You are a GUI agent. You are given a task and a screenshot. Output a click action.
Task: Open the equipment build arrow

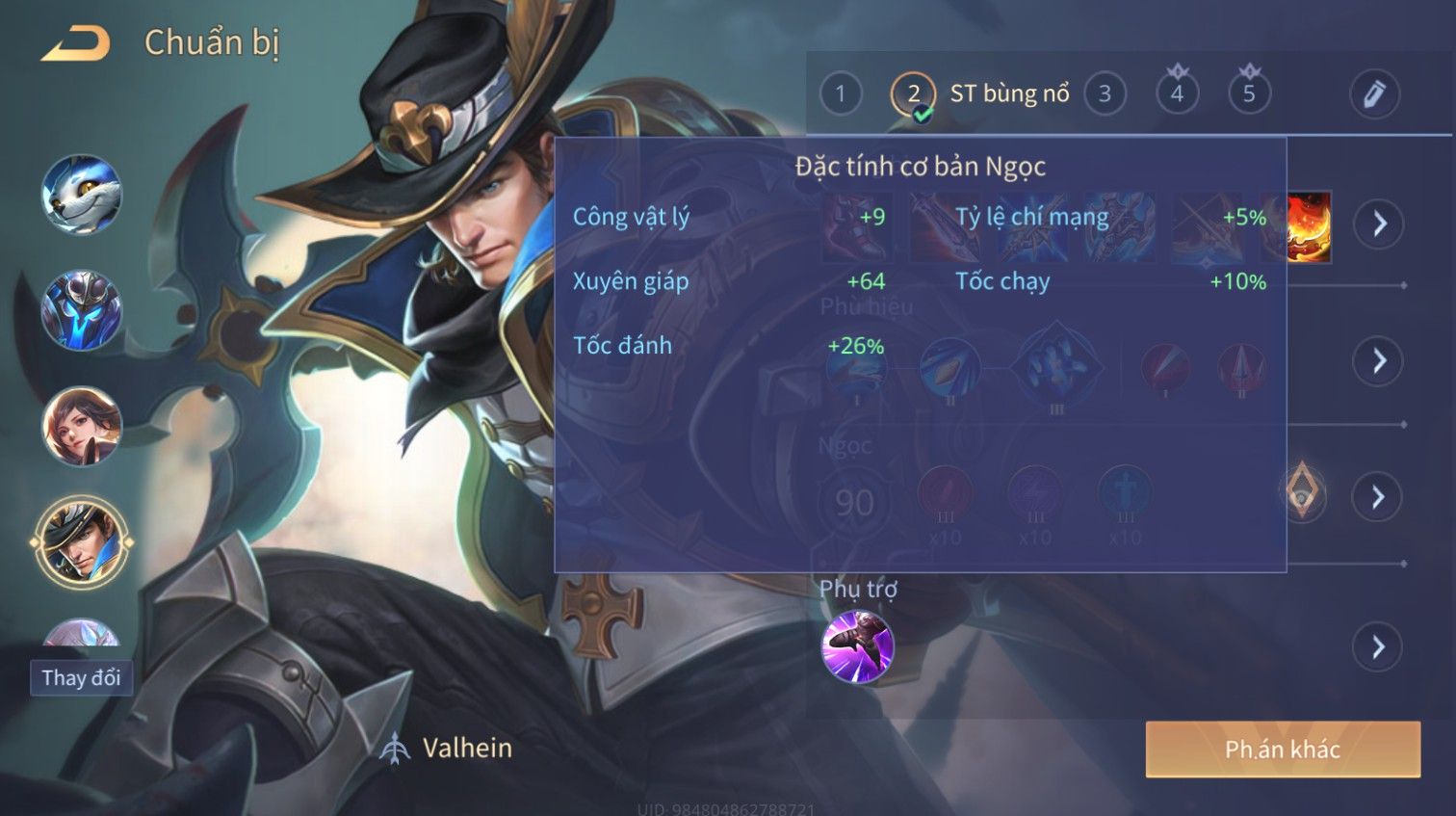click(1379, 224)
